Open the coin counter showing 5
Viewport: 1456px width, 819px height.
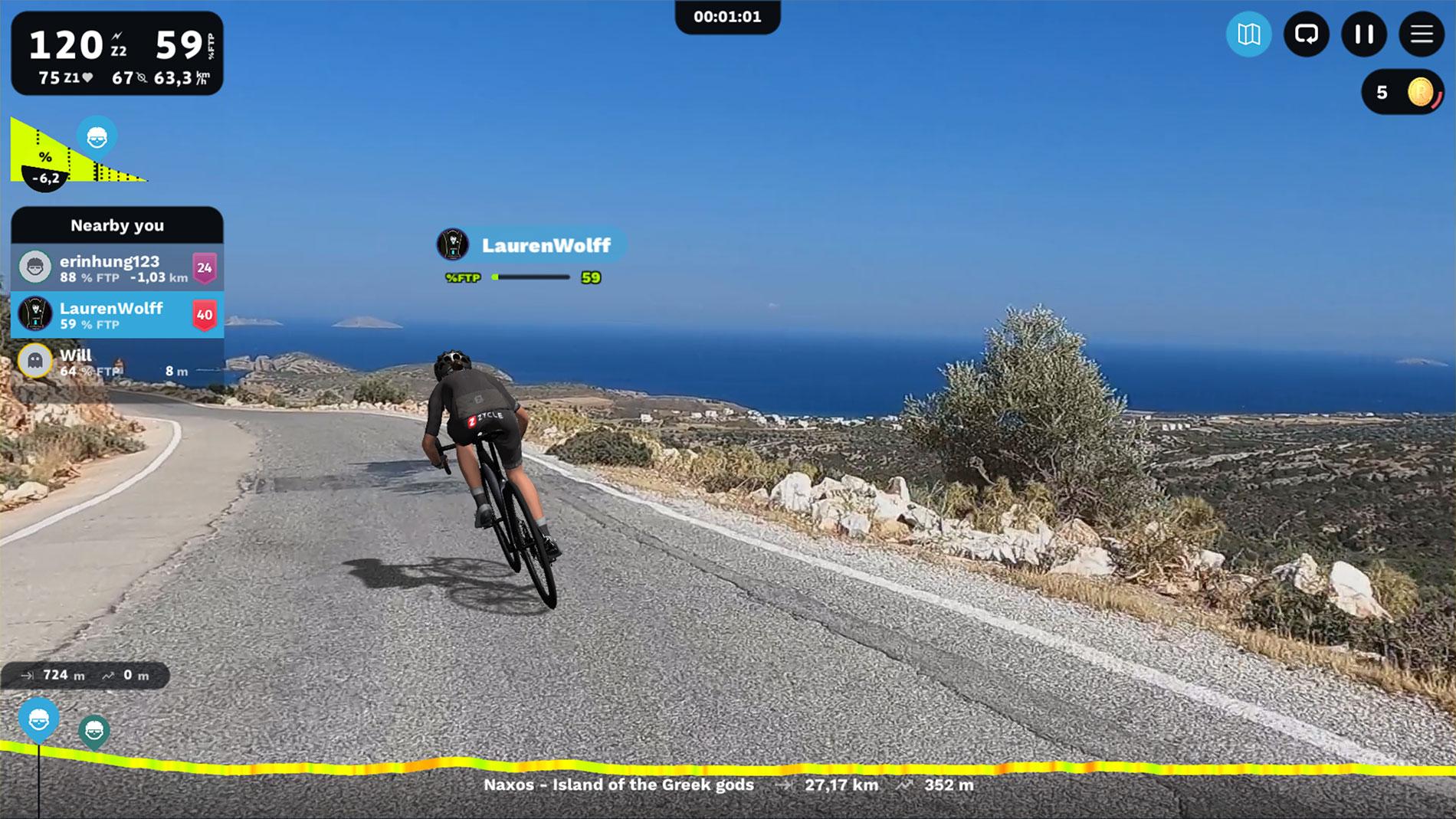click(x=1402, y=93)
